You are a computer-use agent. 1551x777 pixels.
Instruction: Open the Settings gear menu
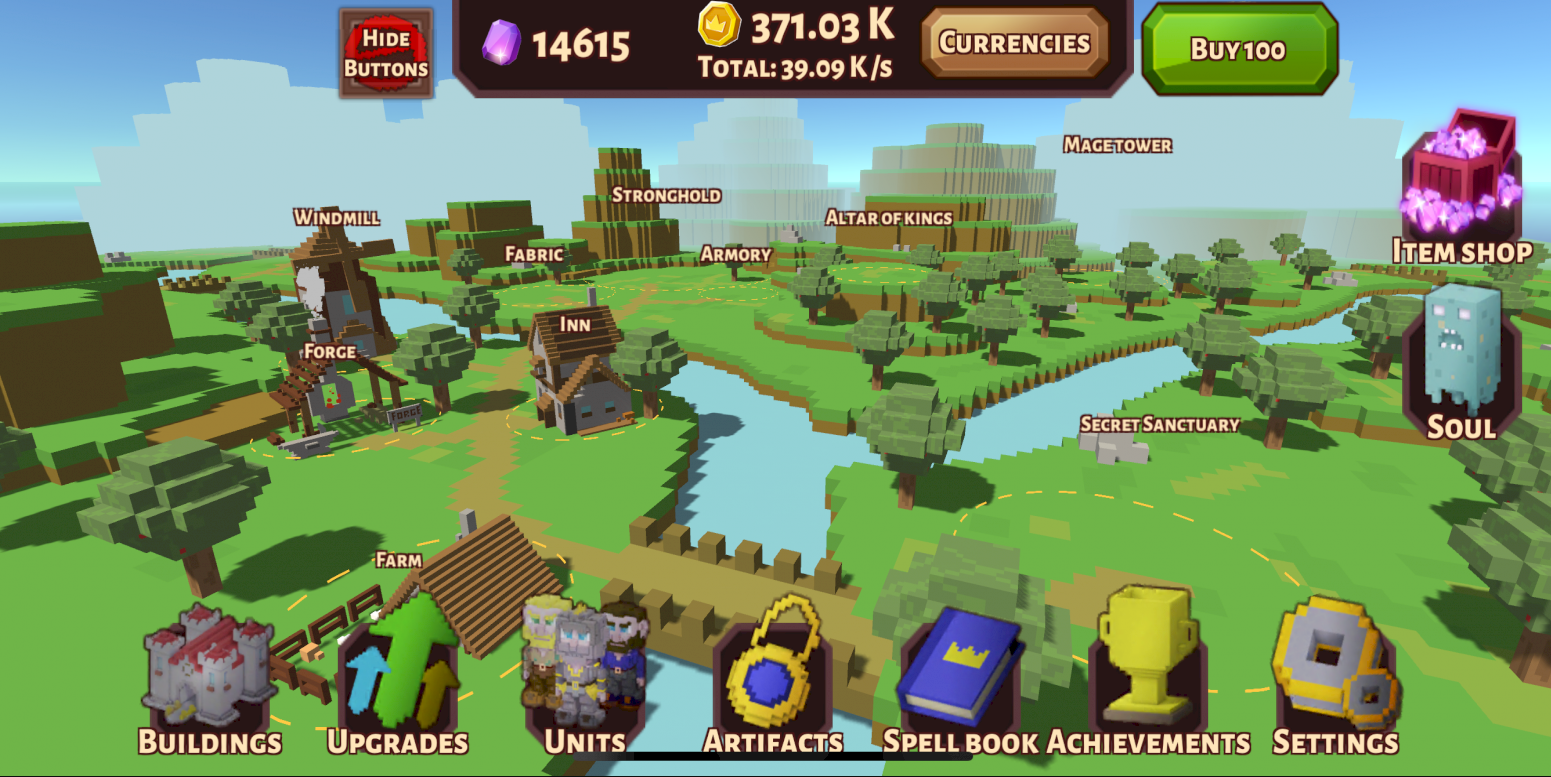(x=1335, y=680)
